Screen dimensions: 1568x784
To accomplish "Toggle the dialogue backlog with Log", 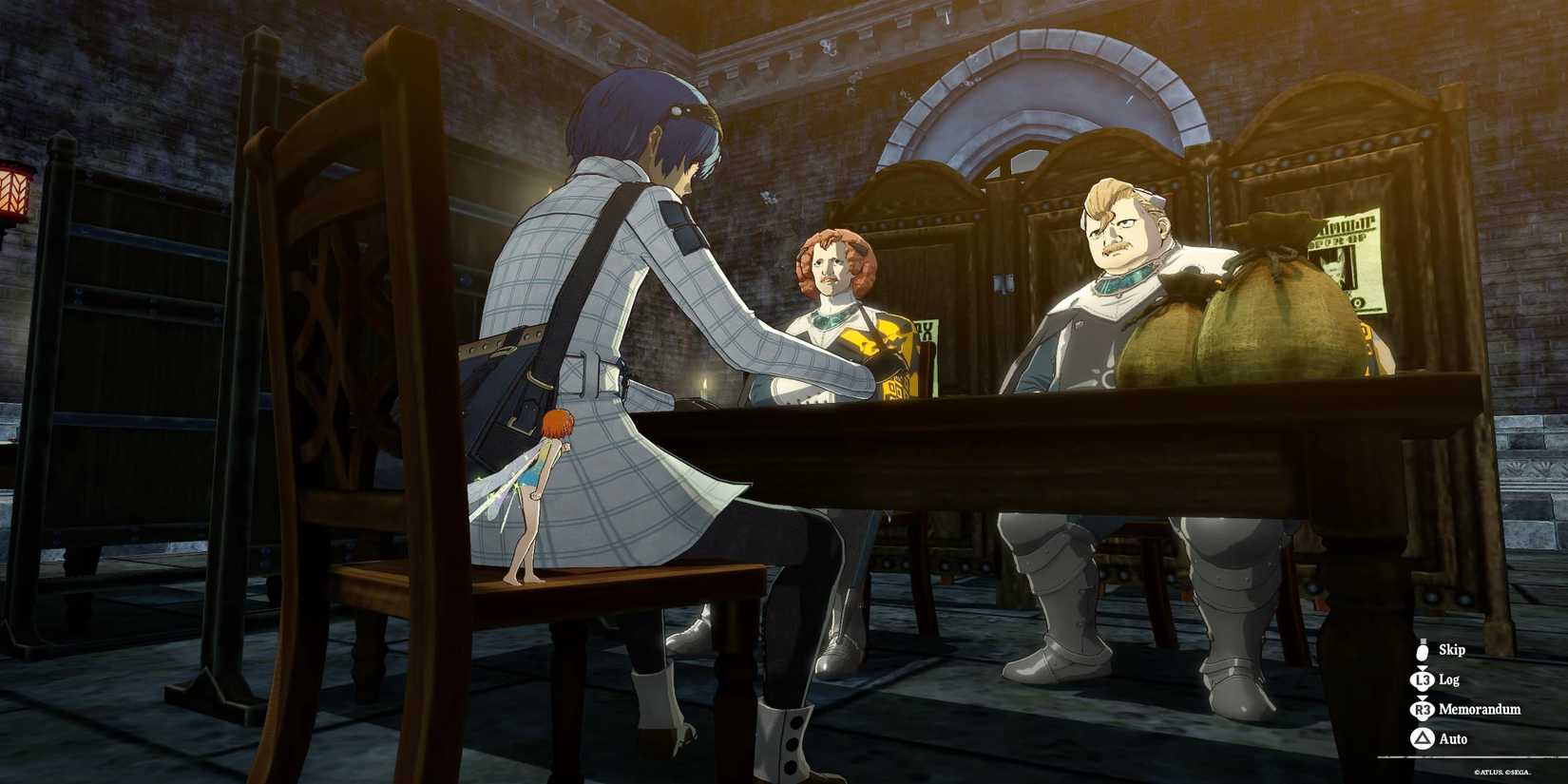I will [x=1451, y=679].
